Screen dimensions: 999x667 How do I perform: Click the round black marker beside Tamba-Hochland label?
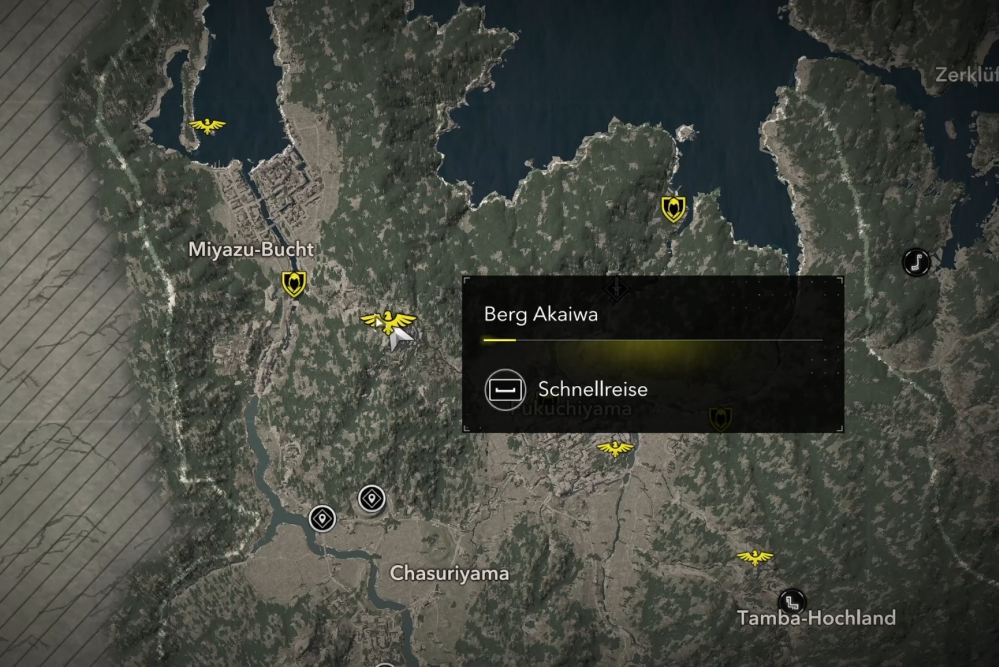[792, 601]
